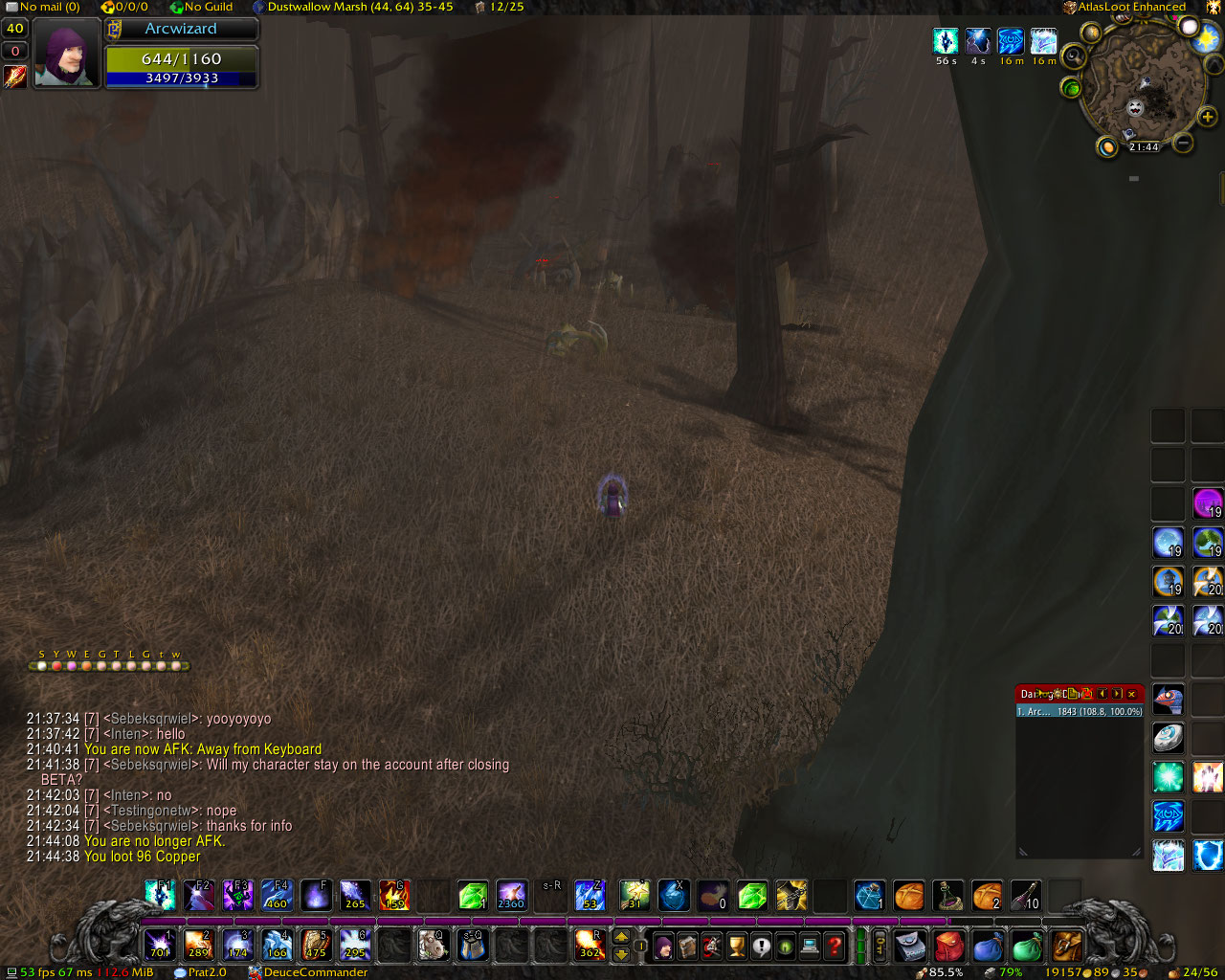
Task: Click the reset data icon on the damage meter
Action: click(x=1086, y=694)
